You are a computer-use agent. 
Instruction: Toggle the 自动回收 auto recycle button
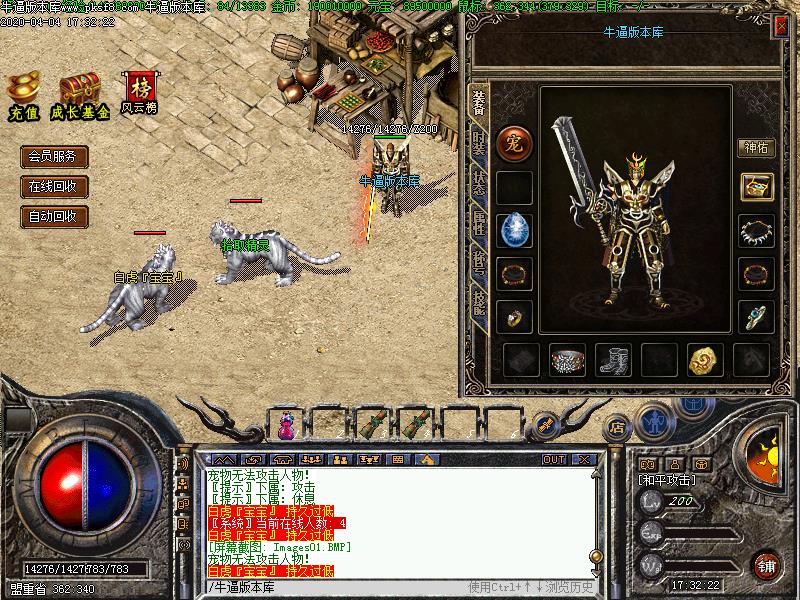coord(54,216)
